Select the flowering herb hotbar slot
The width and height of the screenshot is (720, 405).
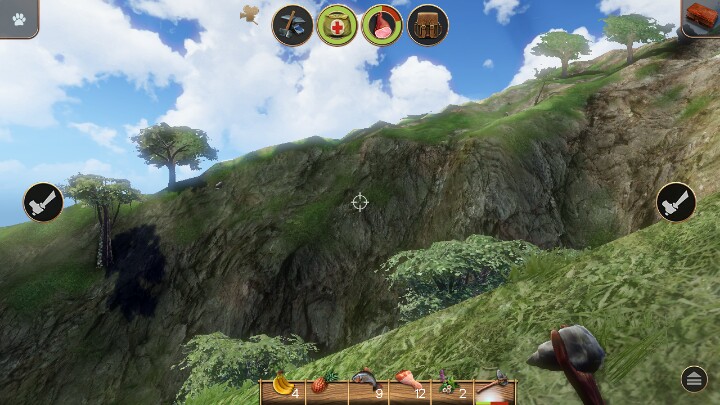pos(447,386)
